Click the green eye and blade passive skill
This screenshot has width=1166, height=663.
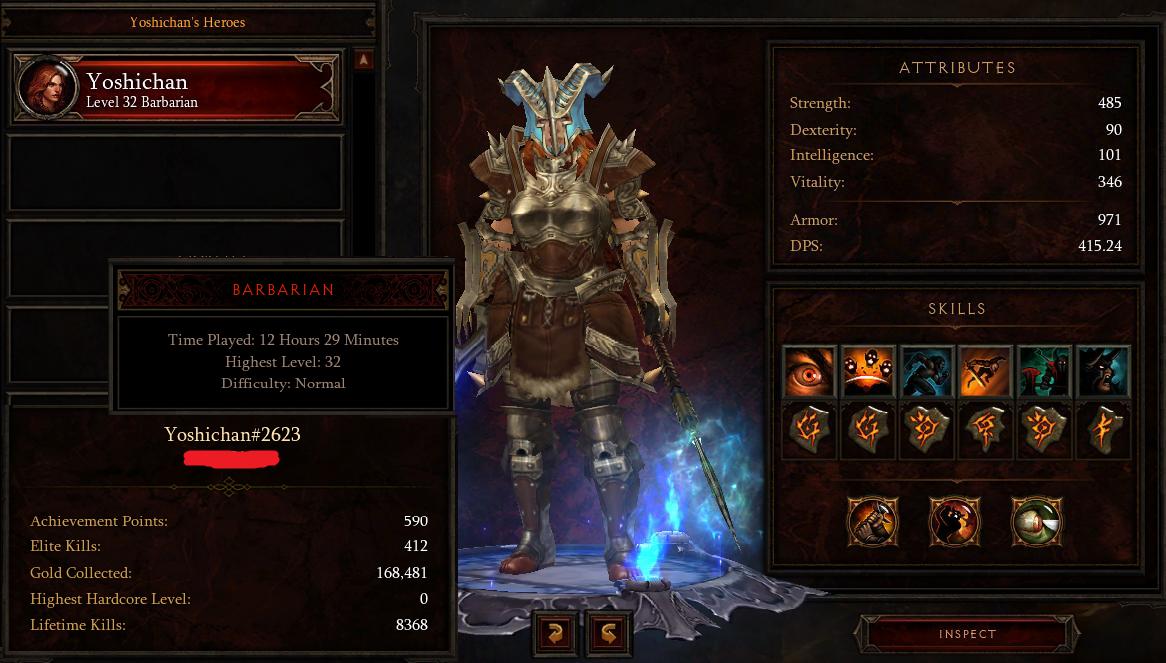[1036, 521]
